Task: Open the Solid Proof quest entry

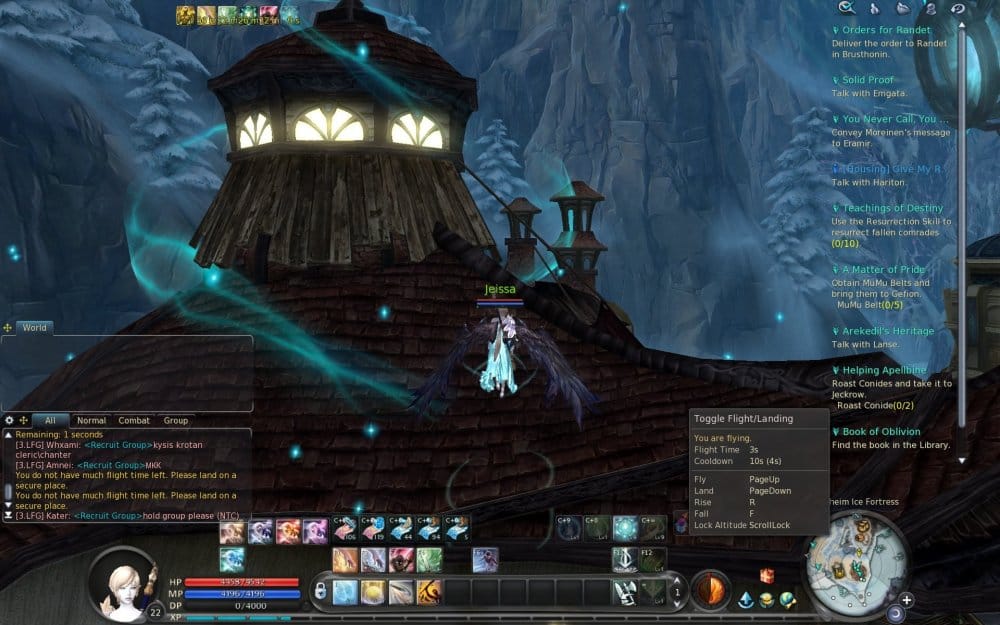Action: [x=867, y=80]
